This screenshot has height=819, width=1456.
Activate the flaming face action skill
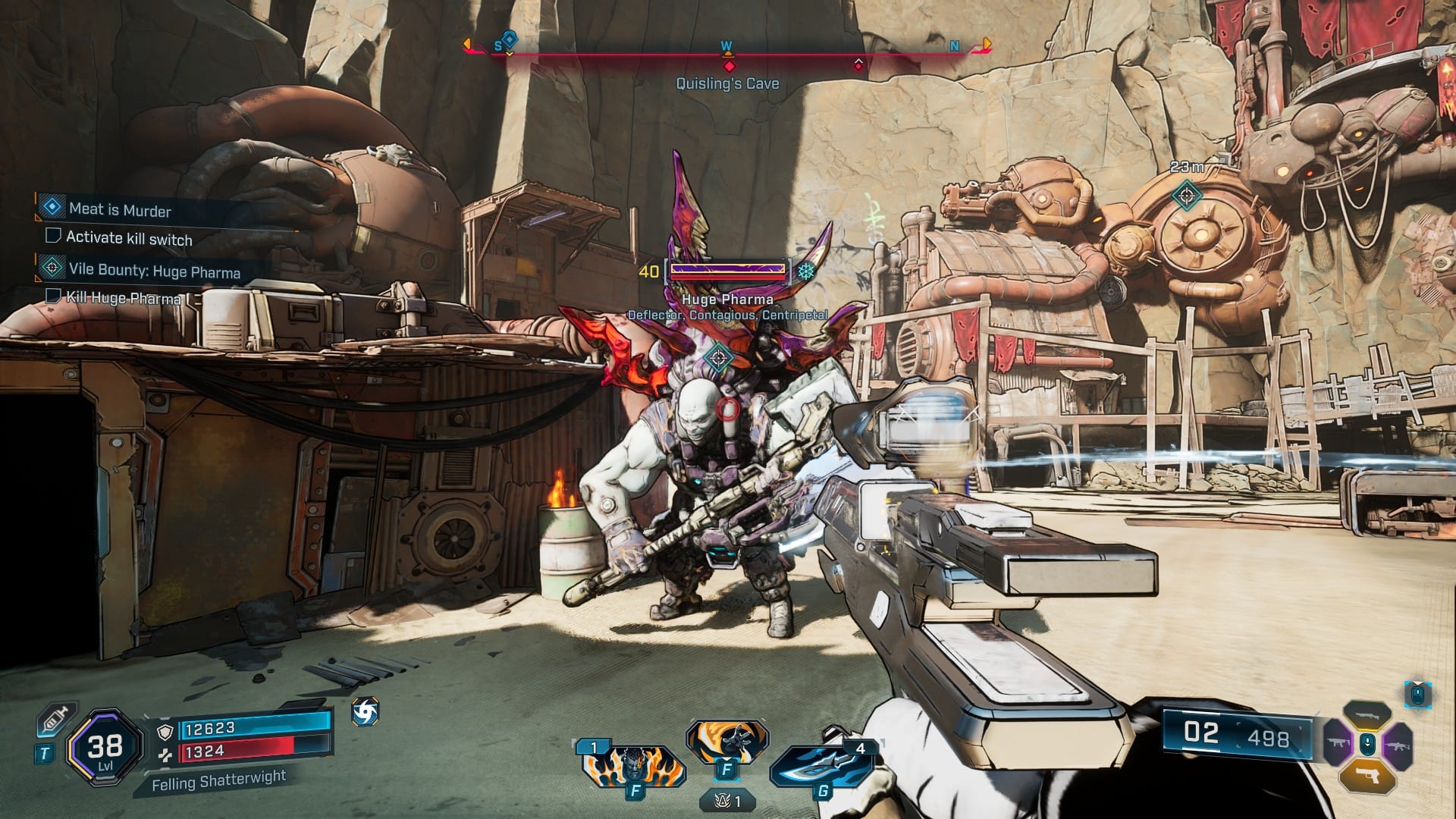tap(633, 764)
